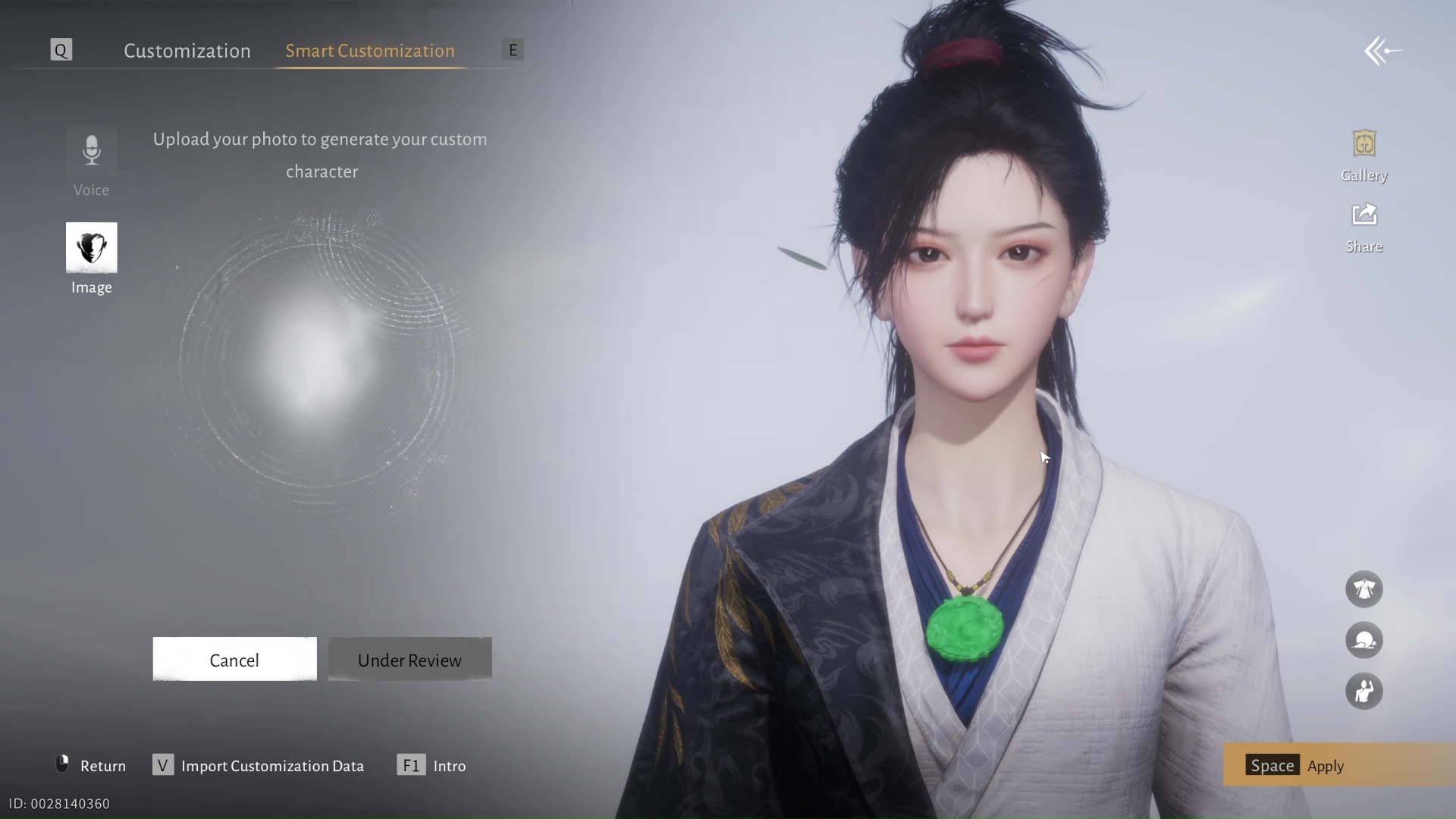Apply the character customization
The image size is (1456, 819).
pyautogui.click(x=1324, y=765)
